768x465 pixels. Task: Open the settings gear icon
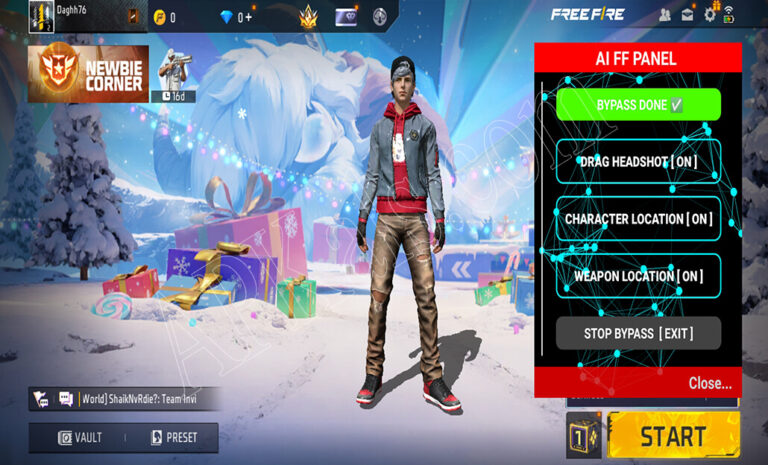tap(710, 14)
